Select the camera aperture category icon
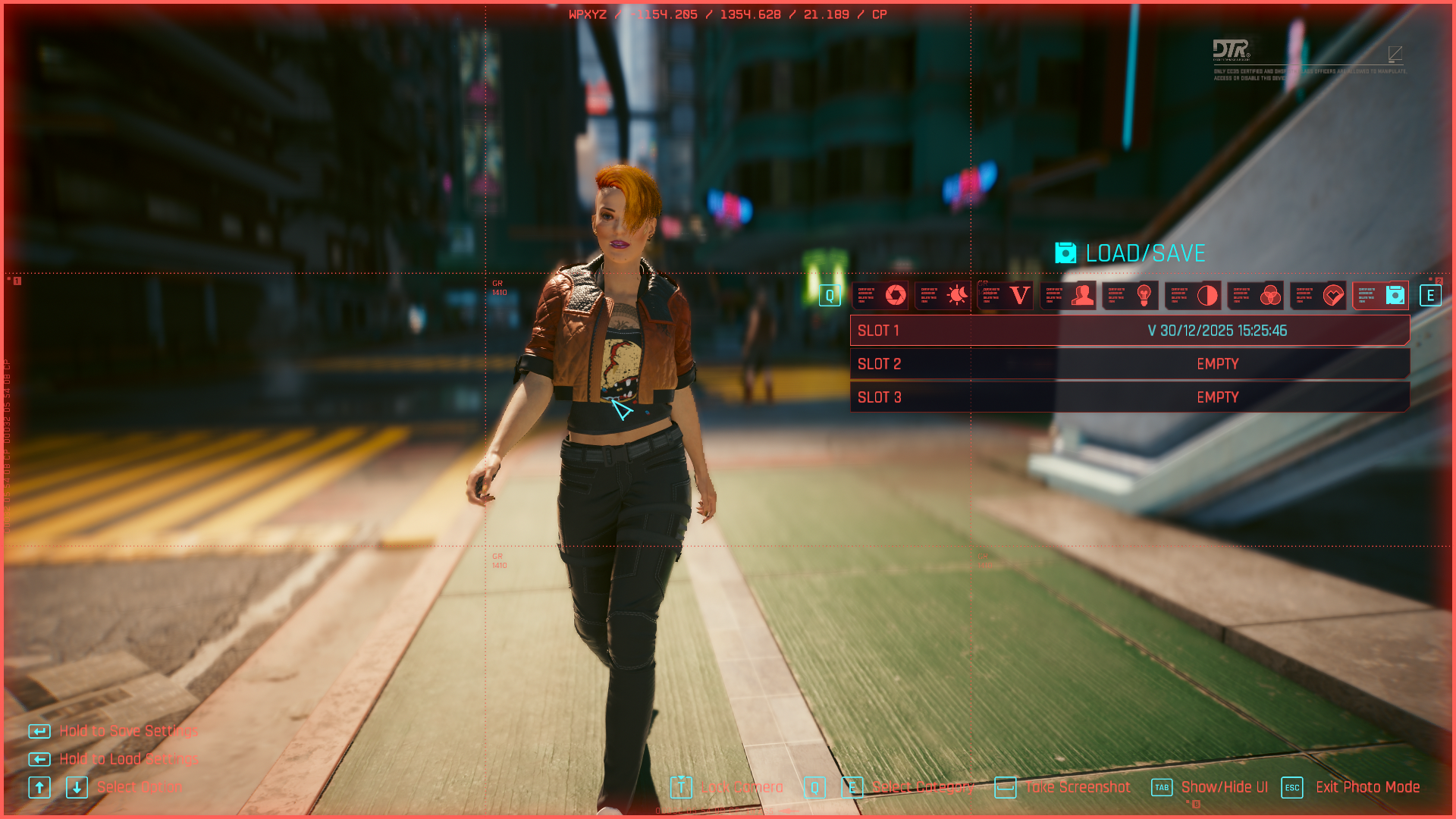This screenshot has width=1456, height=819. (895, 296)
